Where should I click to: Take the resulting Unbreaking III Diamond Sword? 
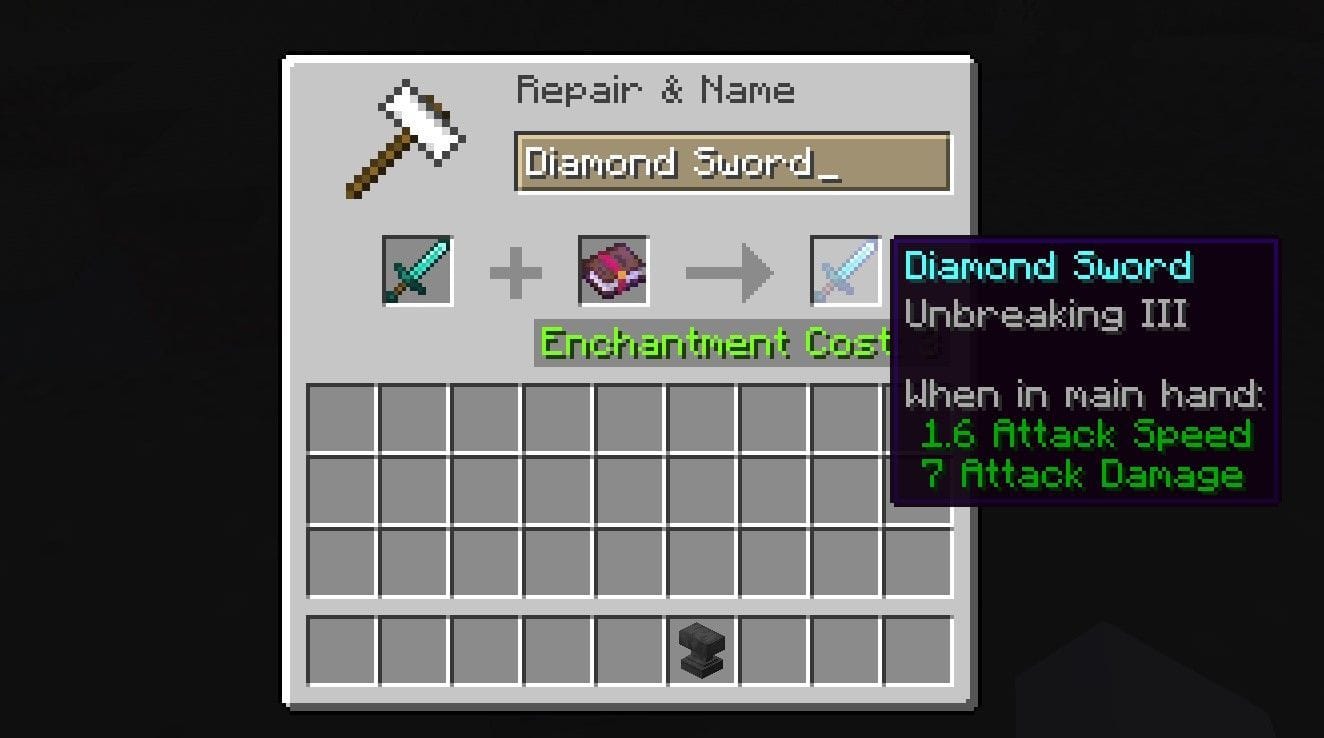843,270
